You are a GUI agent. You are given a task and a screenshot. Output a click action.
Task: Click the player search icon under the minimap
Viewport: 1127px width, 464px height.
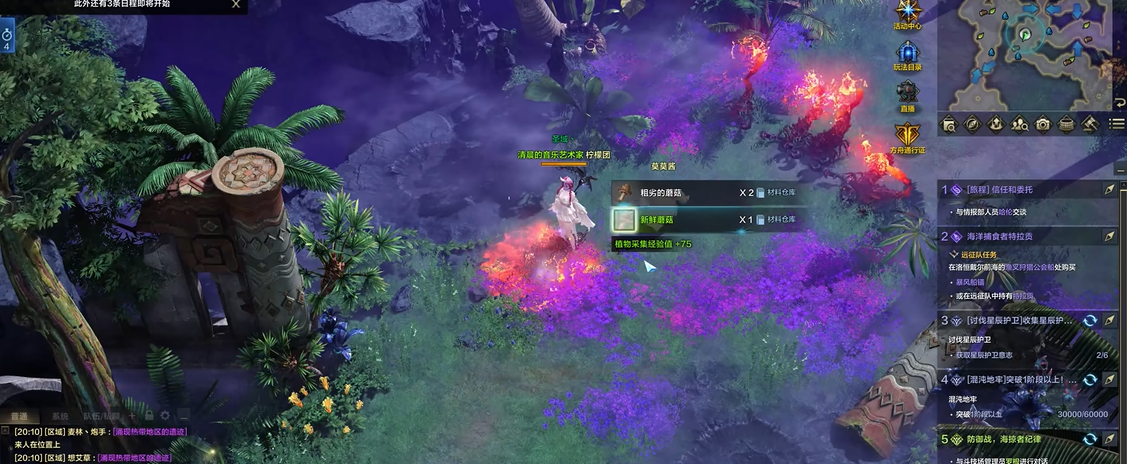coord(1019,124)
